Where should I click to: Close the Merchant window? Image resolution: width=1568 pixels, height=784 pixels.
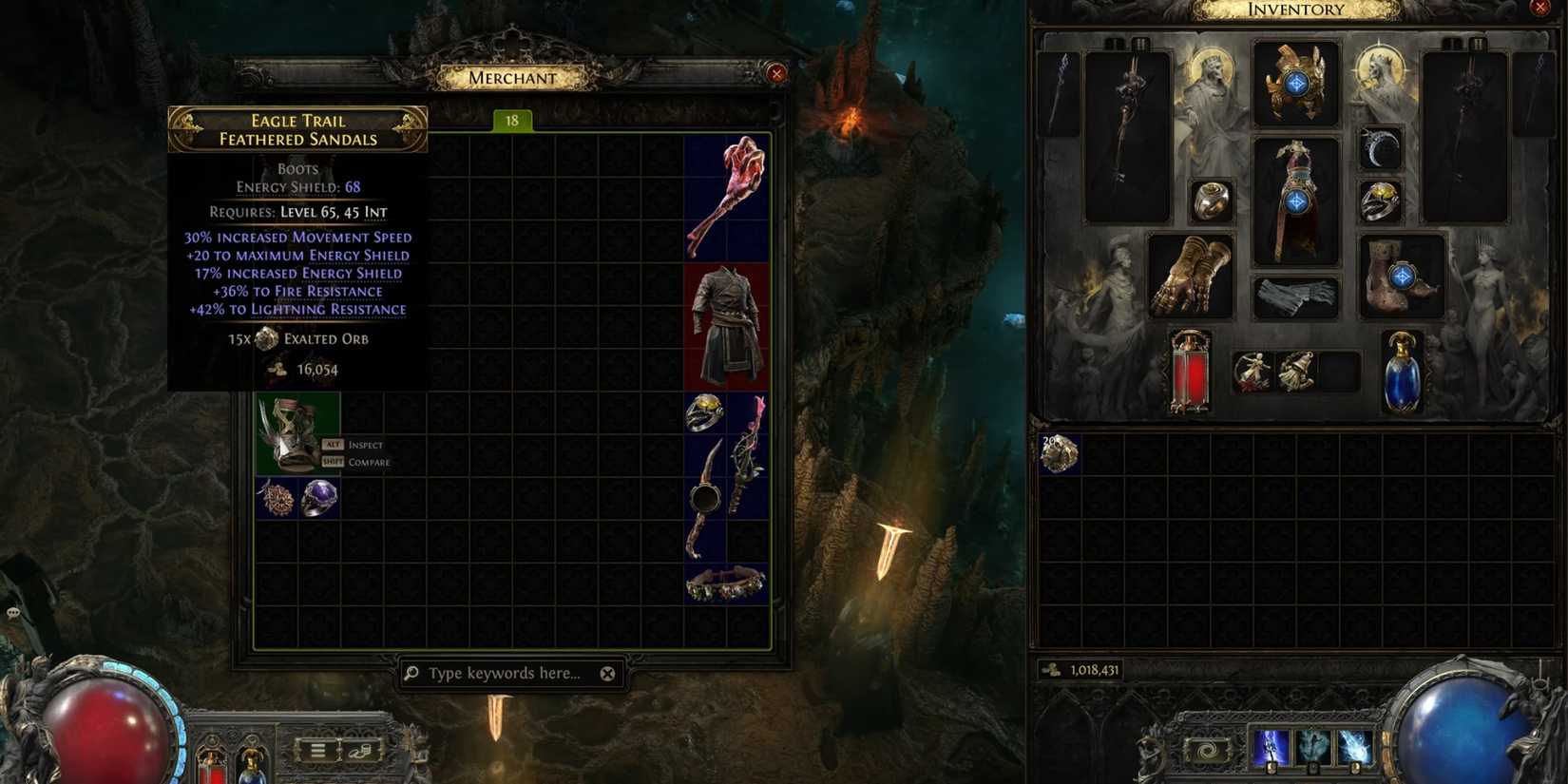(777, 73)
